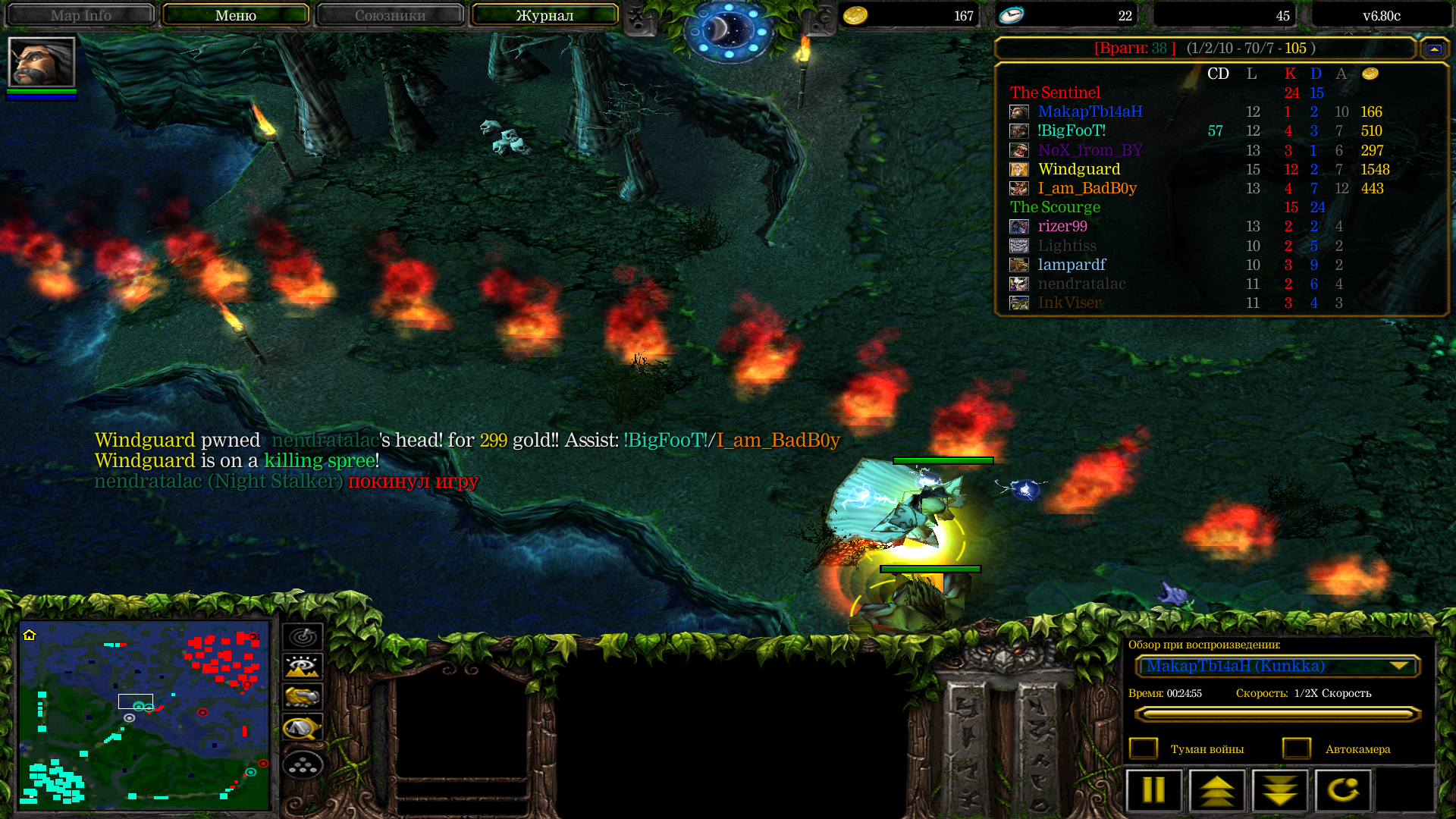
Task: Increase the replay speed
Action: click(1217, 790)
